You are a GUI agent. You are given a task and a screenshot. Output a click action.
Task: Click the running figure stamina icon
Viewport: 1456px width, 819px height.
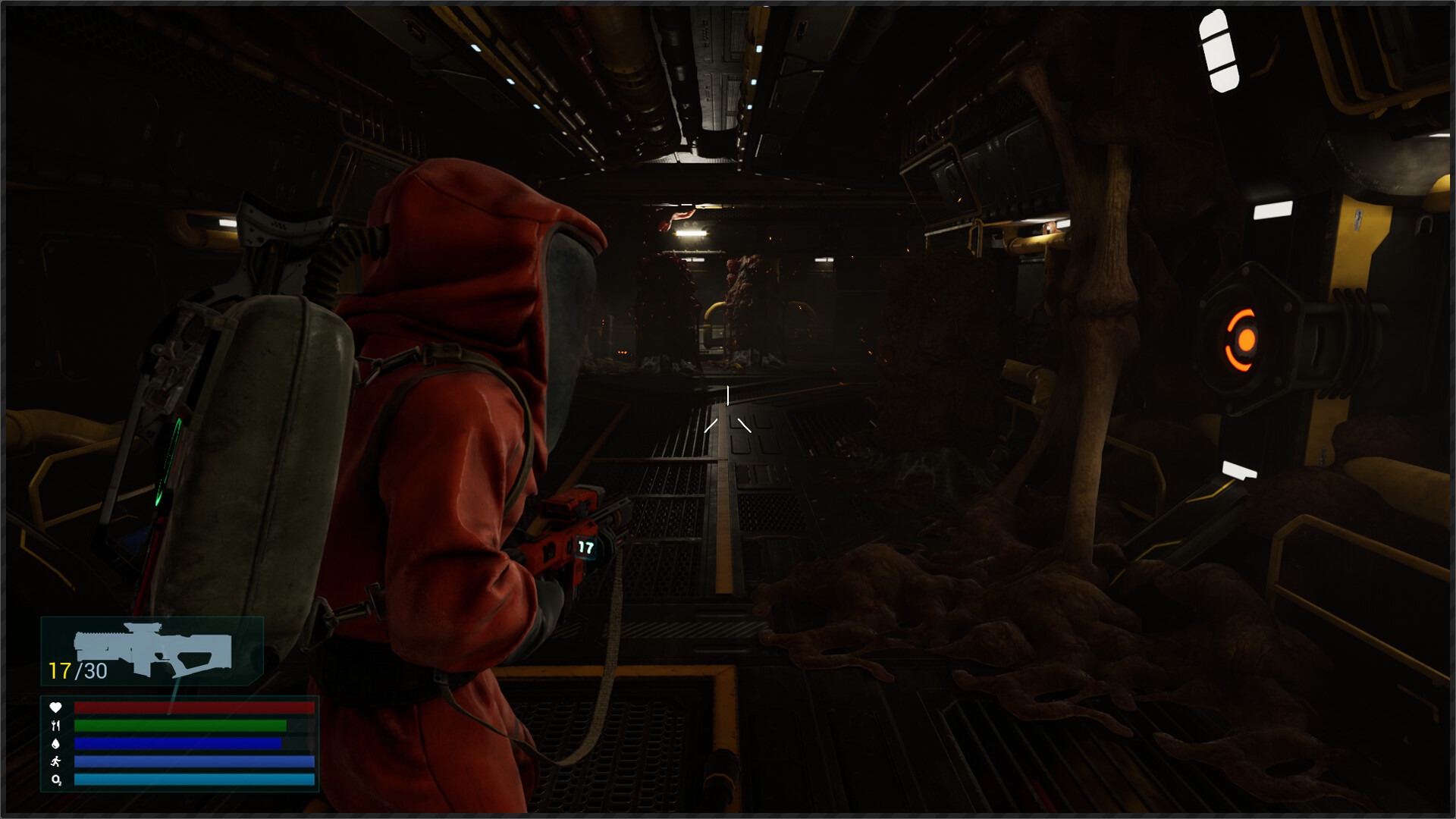(55, 761)
